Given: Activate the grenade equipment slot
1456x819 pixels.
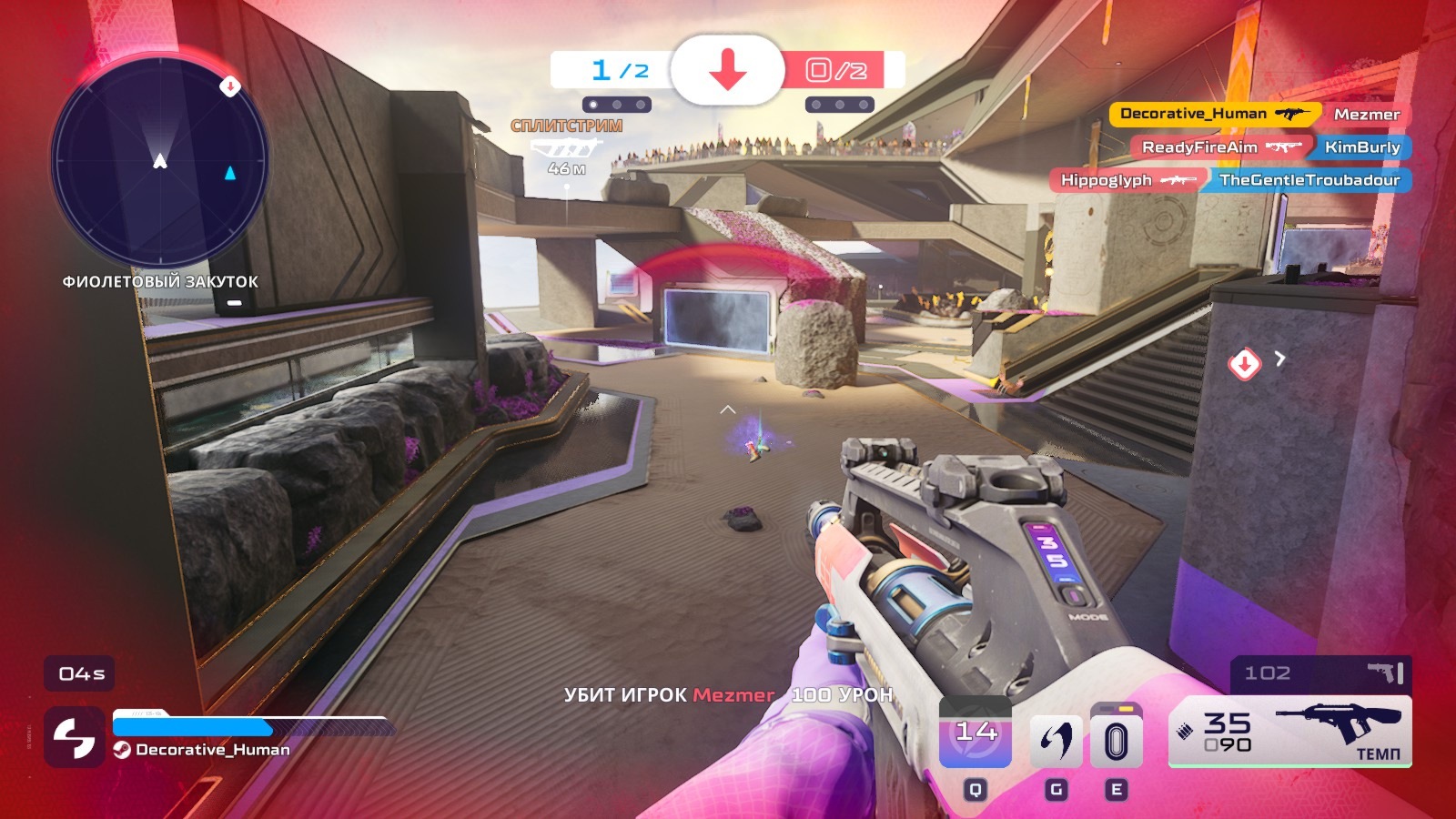Looking at the screenshot, I should coord(1116,741).
